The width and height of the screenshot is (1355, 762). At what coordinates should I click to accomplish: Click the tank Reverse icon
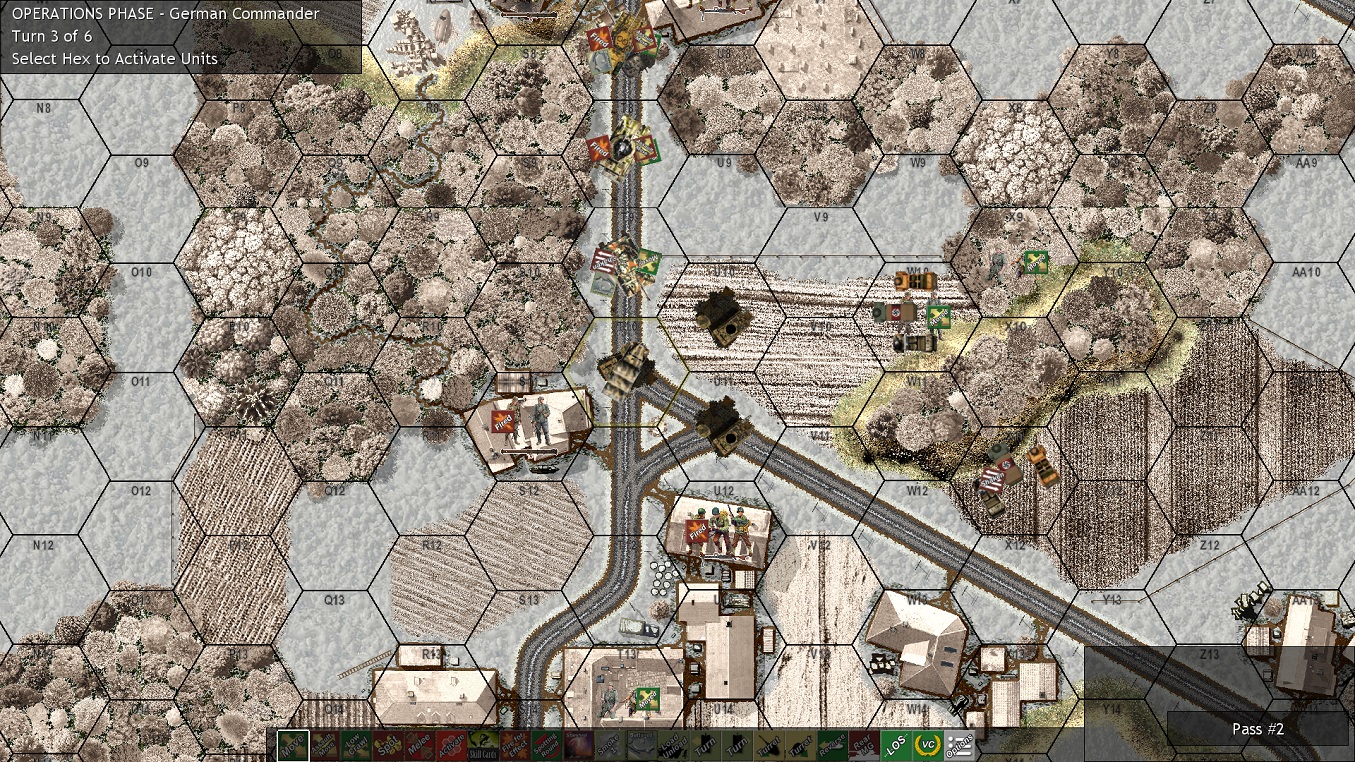832,745
